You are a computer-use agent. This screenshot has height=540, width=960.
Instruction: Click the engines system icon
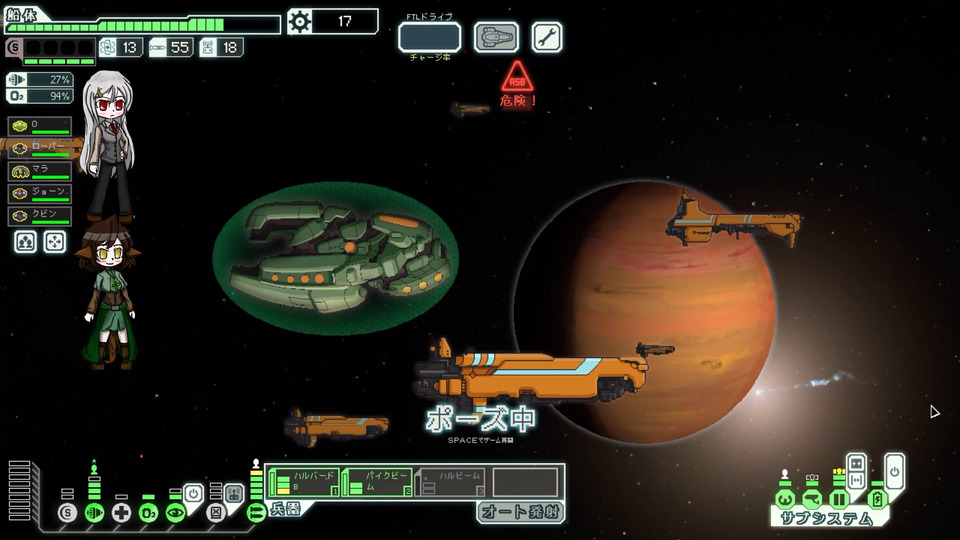[x=95, y=513]
